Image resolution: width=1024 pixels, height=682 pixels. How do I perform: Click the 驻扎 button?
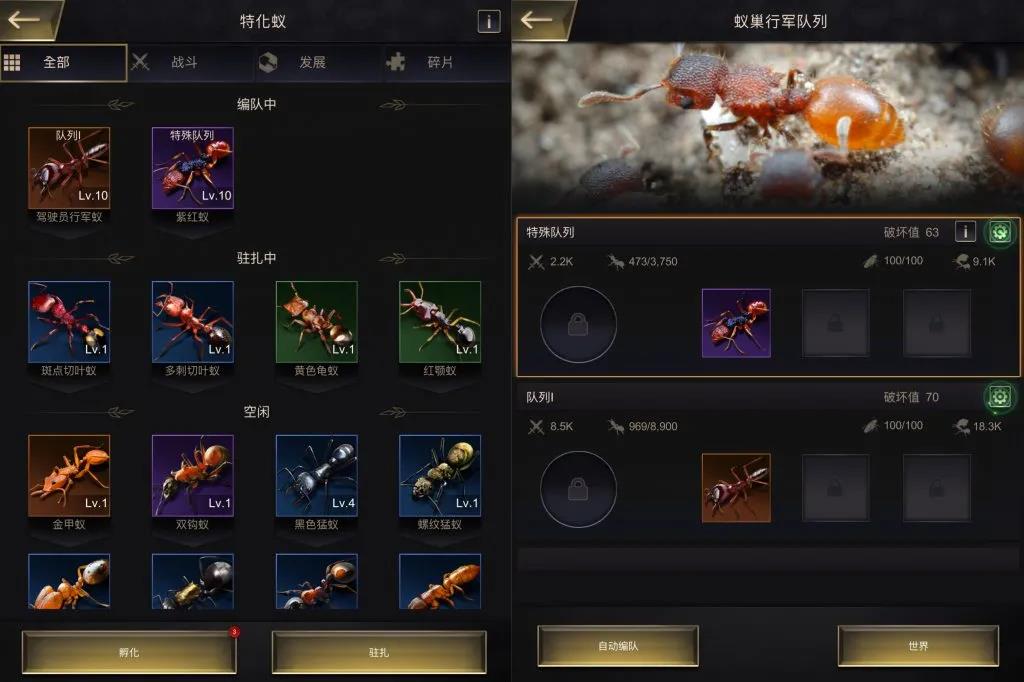click(x=378, y=652)
